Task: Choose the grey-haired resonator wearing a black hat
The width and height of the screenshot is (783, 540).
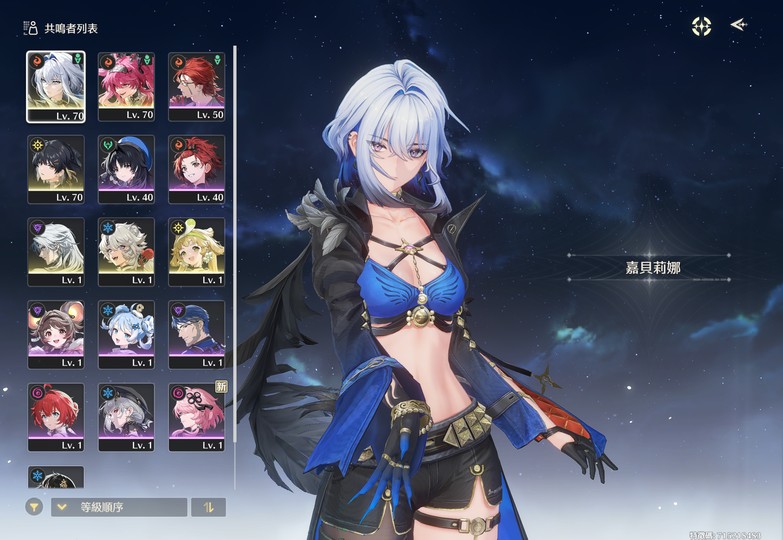Action: [126, 416]
